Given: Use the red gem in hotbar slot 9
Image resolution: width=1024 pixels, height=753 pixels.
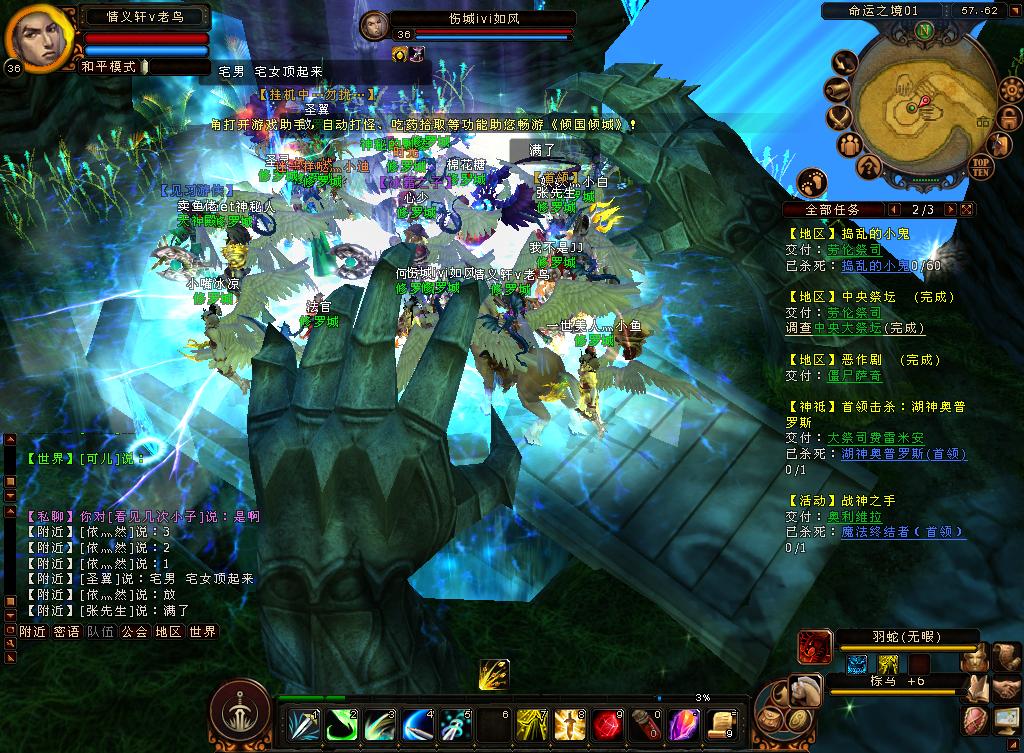Looking at the screenshot, I should tap(607, 724).
